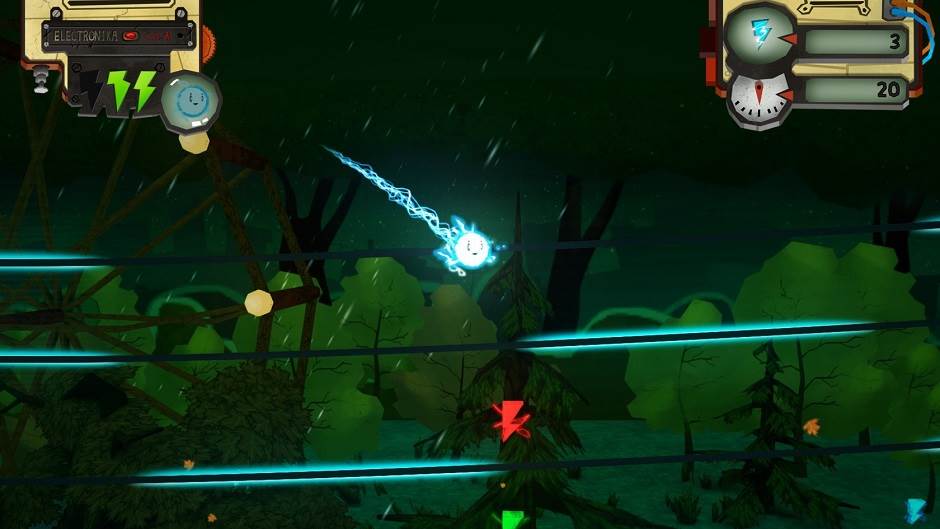The height and width of the screenshot is (529, 940).
Task: Select the blue lightning bolt counter icon
Action: 762,34
